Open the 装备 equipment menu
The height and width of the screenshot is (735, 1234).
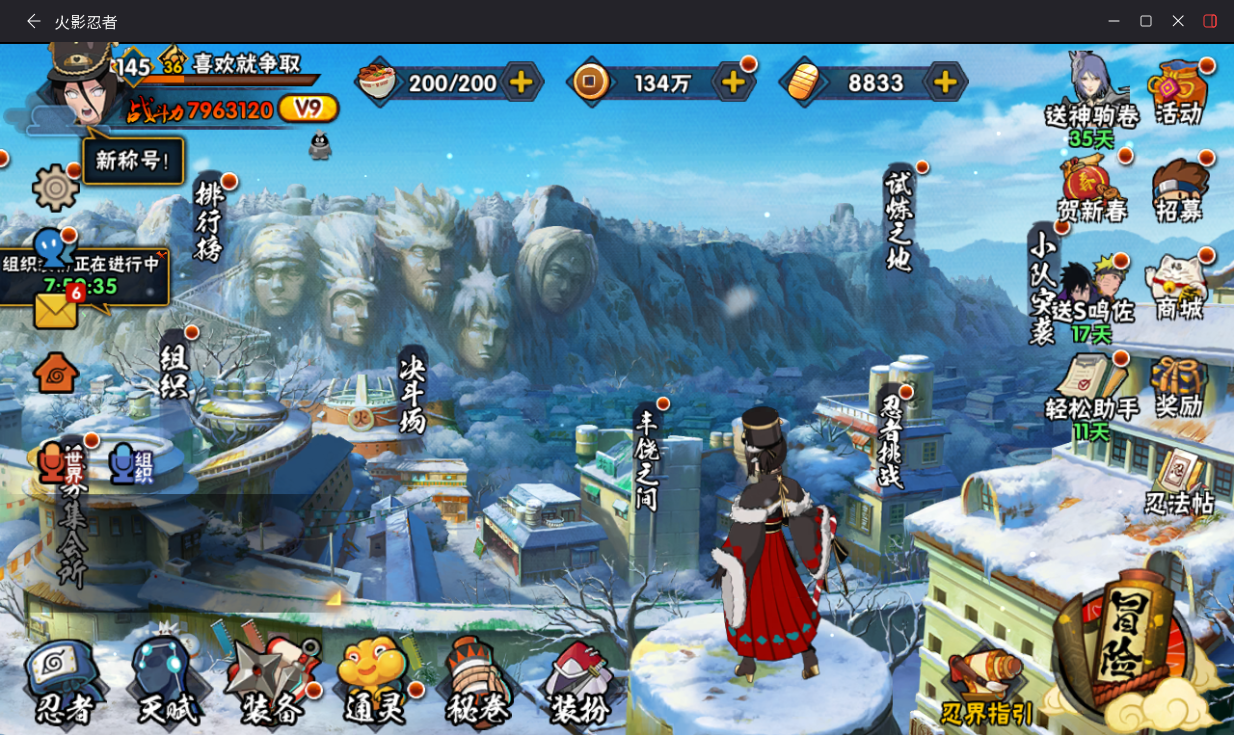click(x=272, y=682)
